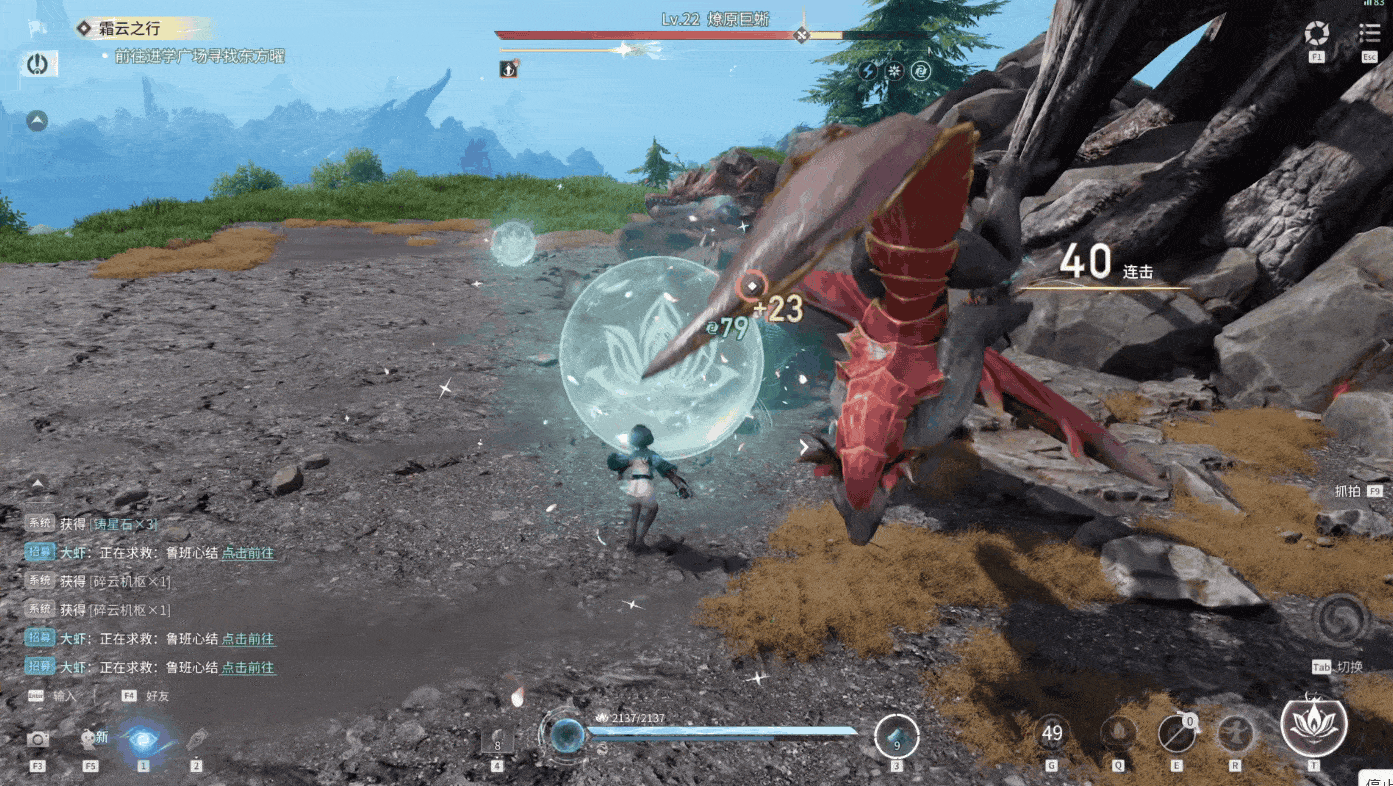Toggle the round up-arrow button below power icon
The width and height of the screenshot is (1393, 786).
[37, 121]
